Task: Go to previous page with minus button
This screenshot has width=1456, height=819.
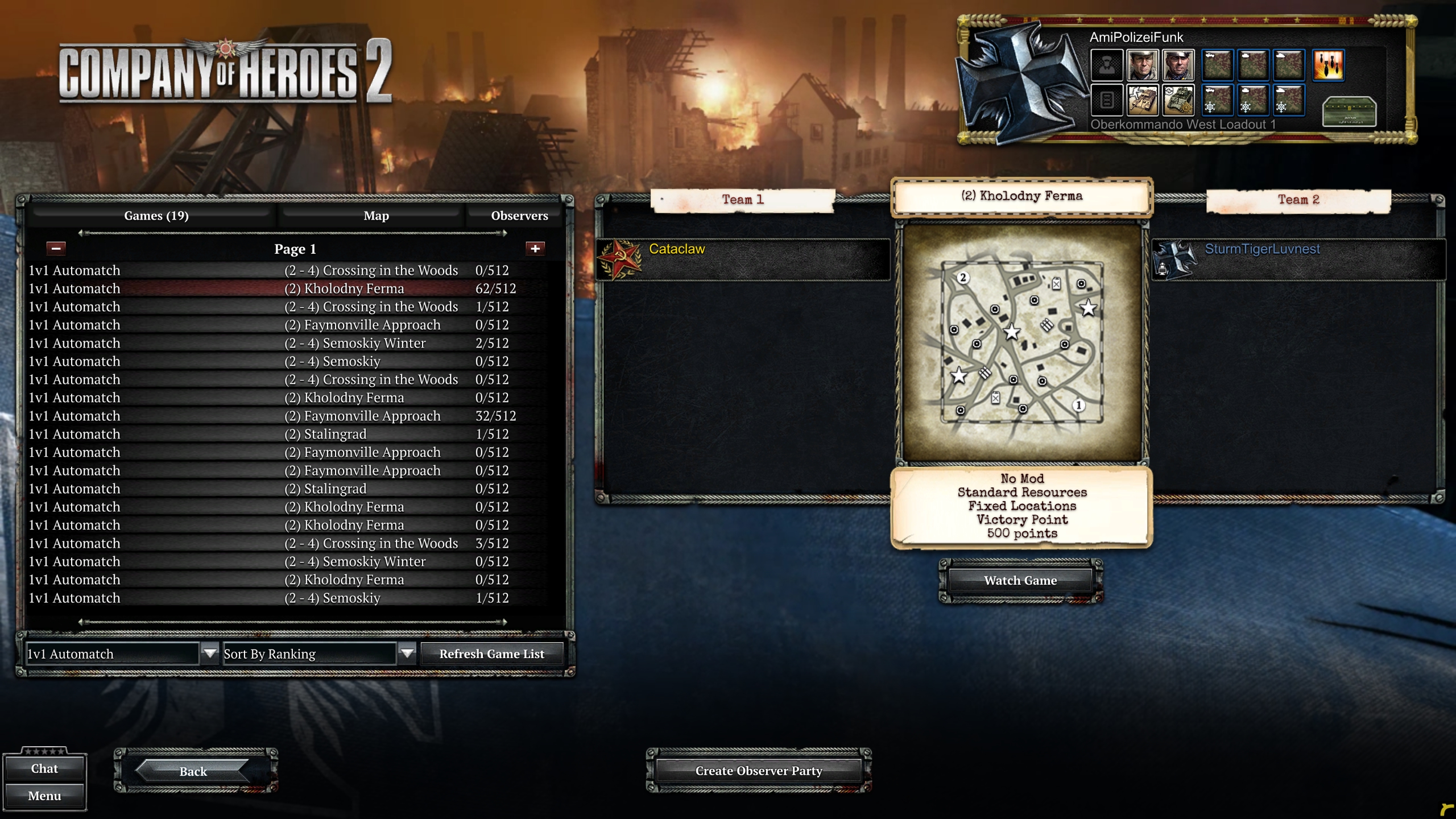Action: [56, 249]
